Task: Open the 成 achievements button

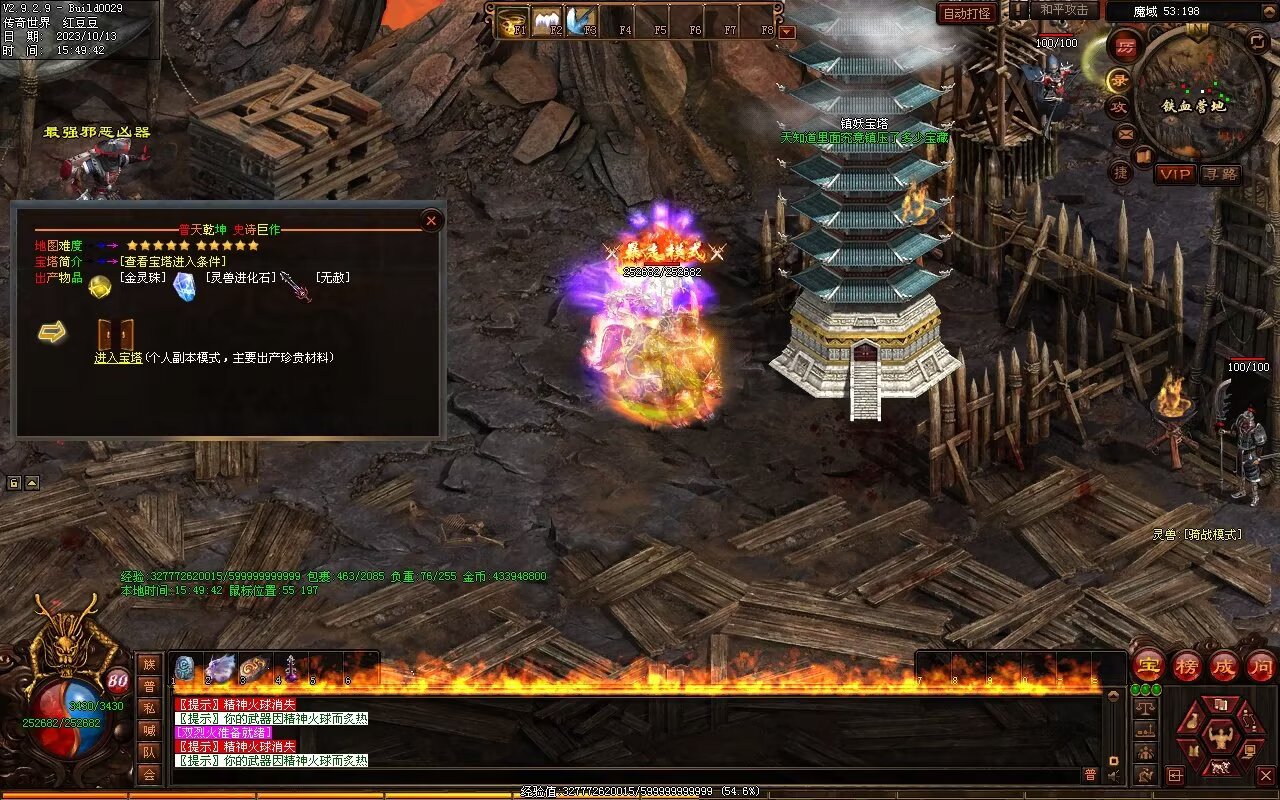Action: point(1224,665)
